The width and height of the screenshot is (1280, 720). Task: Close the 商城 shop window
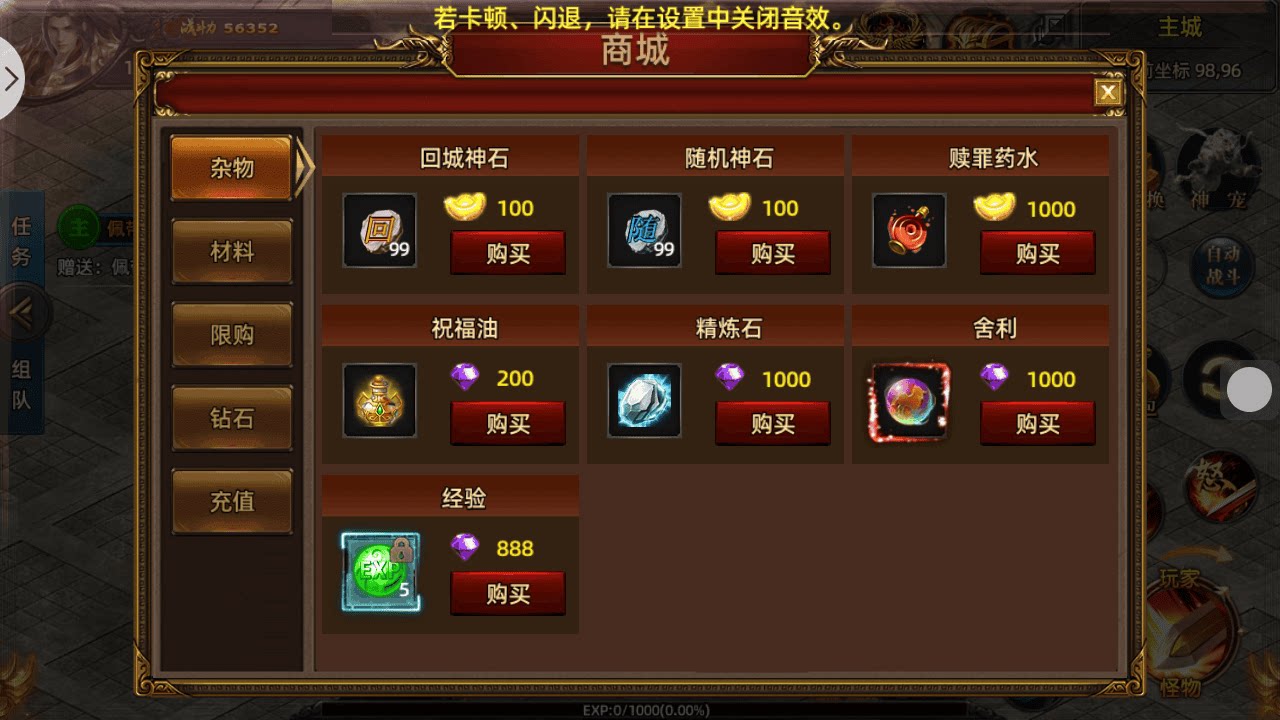[1108, 91]
